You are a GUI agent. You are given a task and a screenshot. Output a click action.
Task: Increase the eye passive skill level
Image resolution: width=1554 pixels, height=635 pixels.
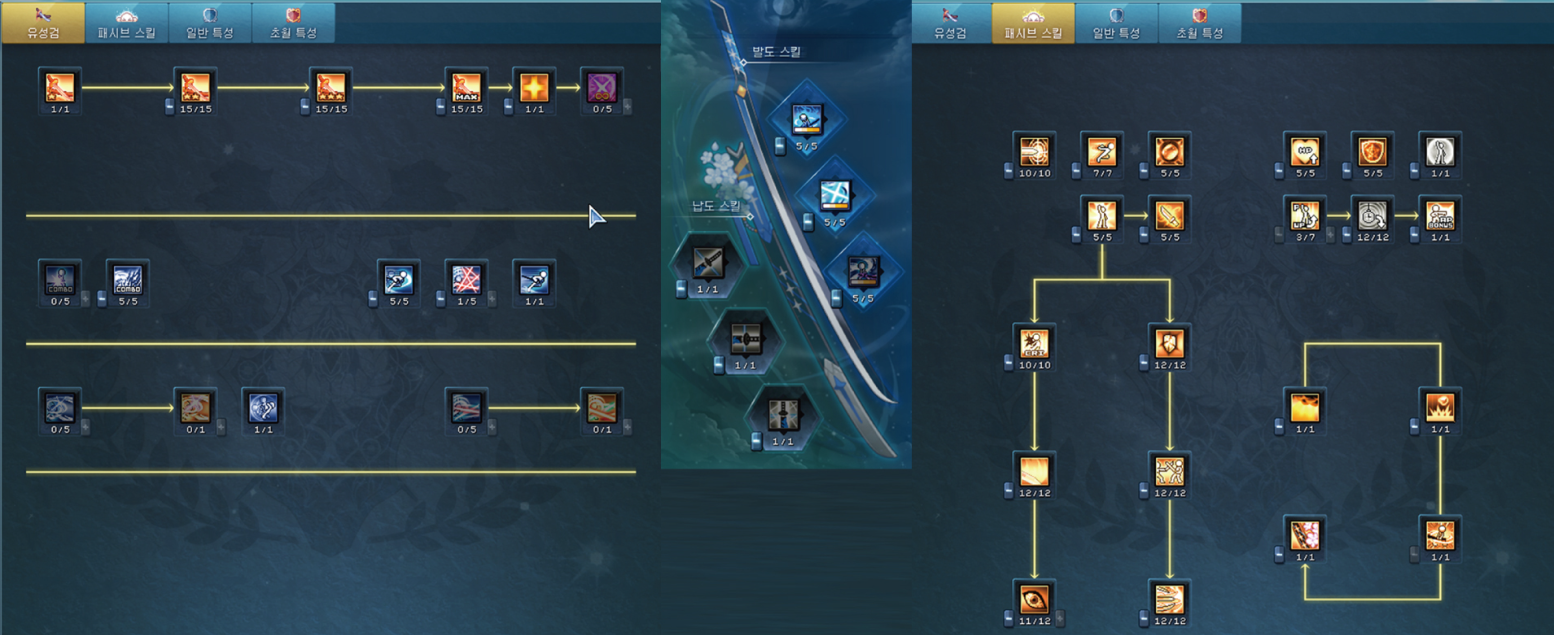pos(1059,619)
